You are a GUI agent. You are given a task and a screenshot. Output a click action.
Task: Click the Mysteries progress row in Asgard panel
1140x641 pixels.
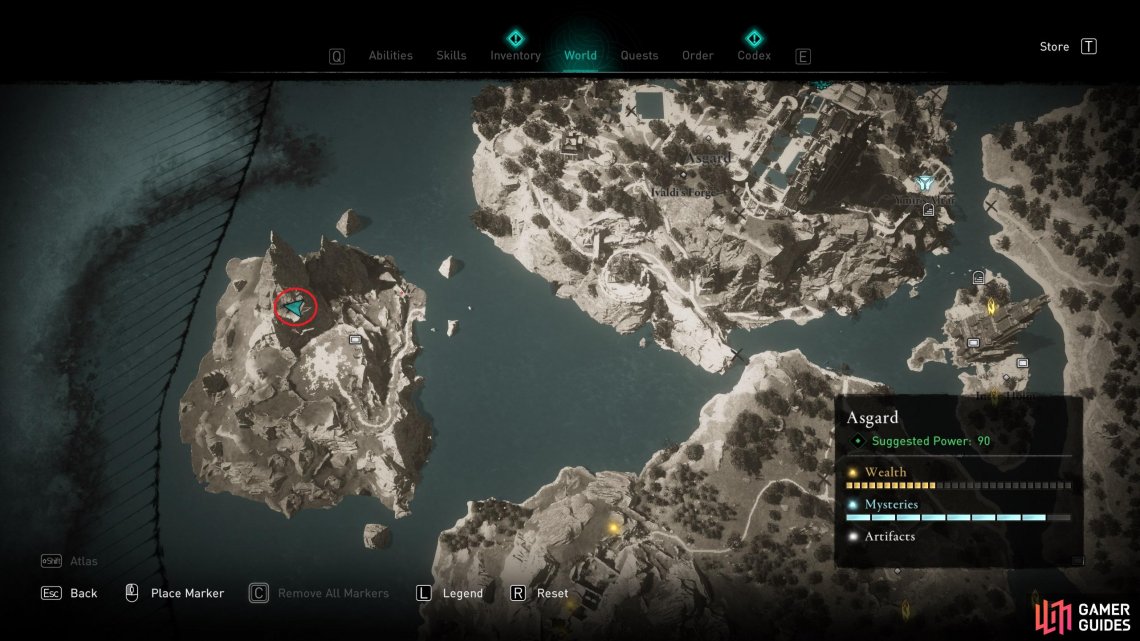pos(958,510)
